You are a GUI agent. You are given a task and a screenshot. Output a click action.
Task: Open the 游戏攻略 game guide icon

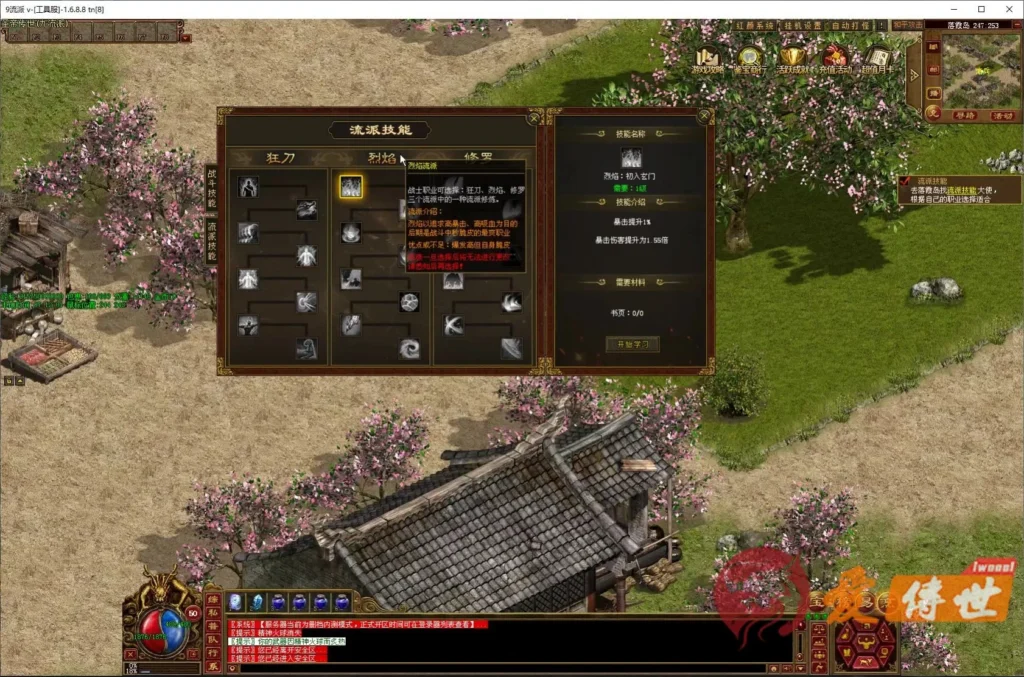pos(709,60)
